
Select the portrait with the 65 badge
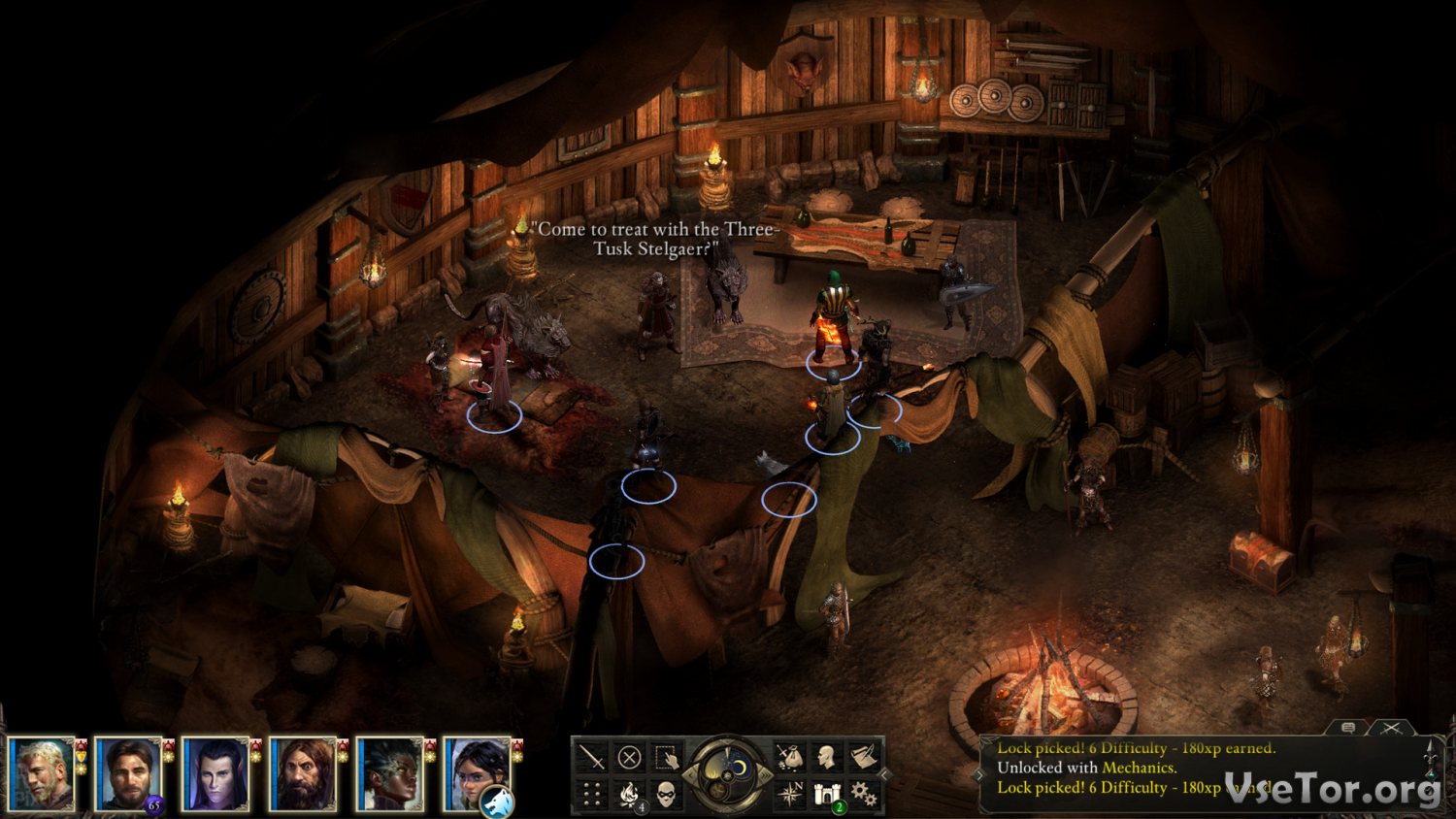click(x=128, y=773)
